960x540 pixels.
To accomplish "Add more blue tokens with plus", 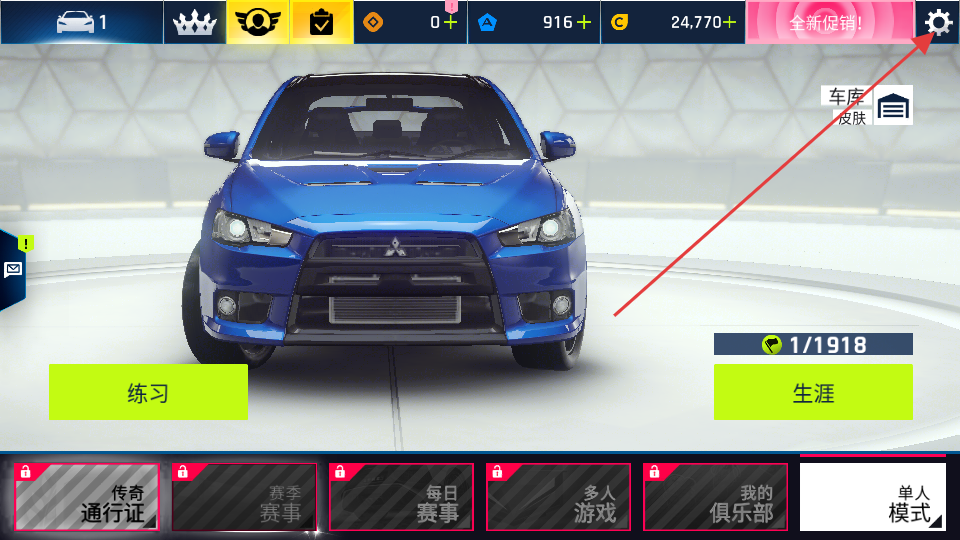I will pos(583,22).
